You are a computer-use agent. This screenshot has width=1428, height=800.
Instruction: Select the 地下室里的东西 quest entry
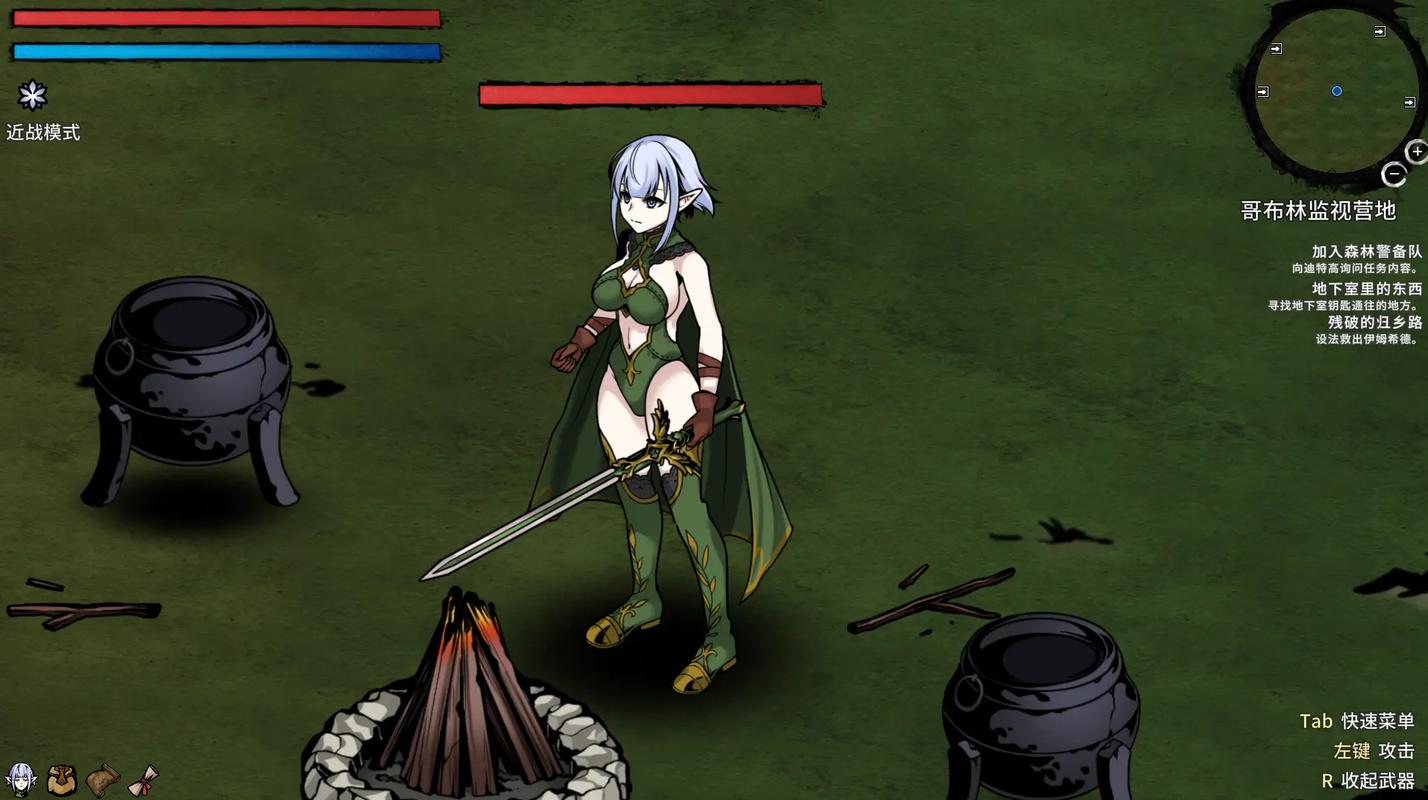pos(1366,288)
